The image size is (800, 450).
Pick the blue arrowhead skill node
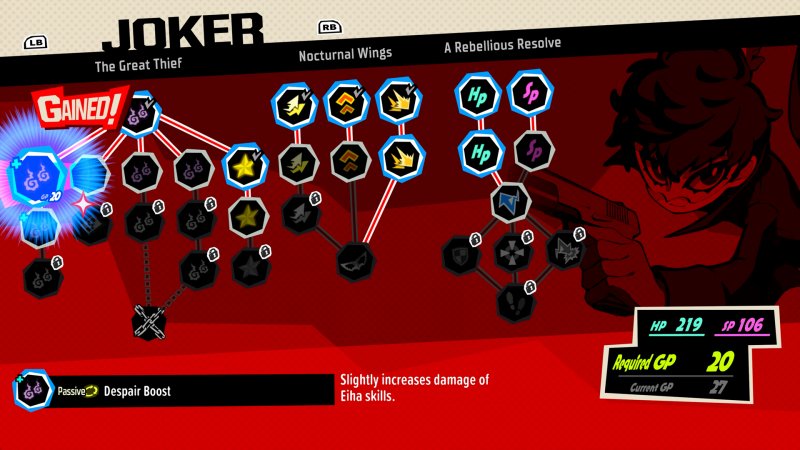click(x=510, y=201)
